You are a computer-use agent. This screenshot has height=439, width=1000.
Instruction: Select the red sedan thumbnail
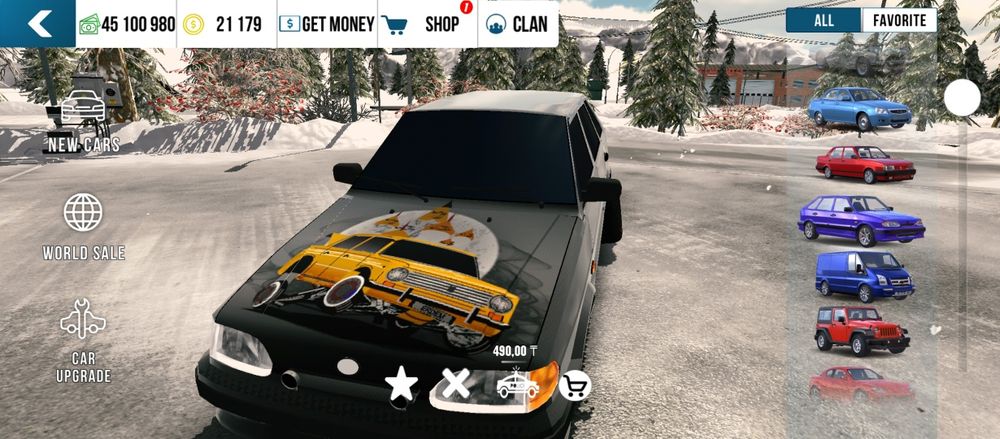pyautogui.click(x=865, y=164)
